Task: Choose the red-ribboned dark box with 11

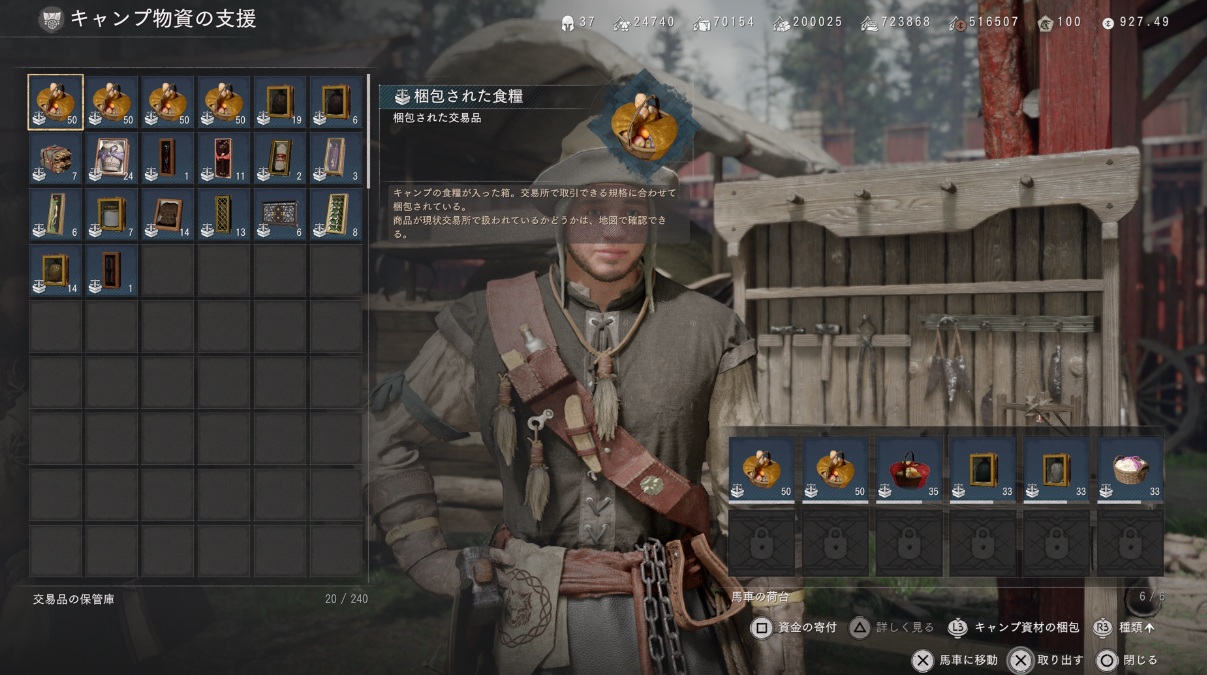Action: [x=224, y=158]
